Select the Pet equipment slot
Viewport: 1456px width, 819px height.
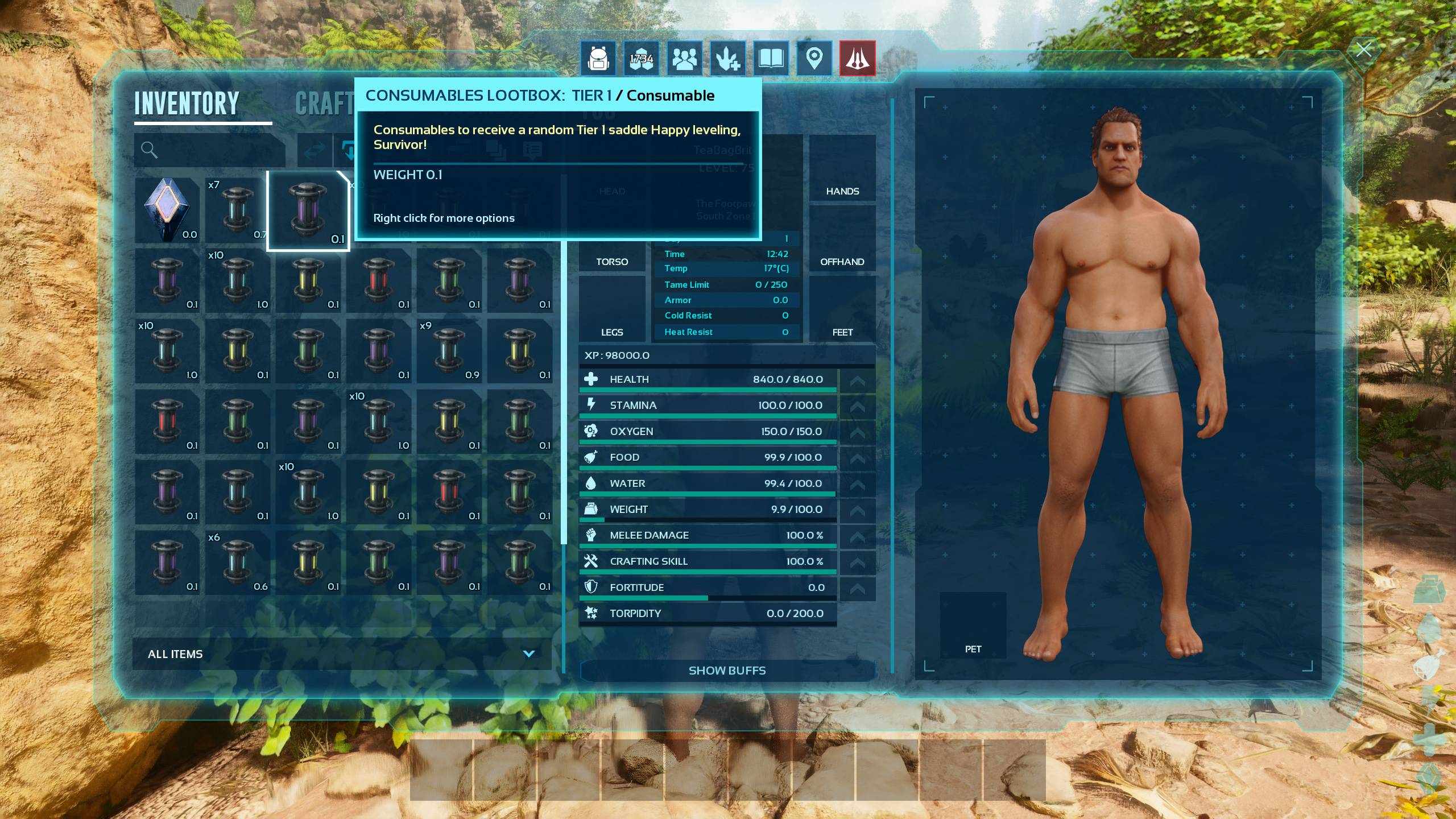[973, 626]
